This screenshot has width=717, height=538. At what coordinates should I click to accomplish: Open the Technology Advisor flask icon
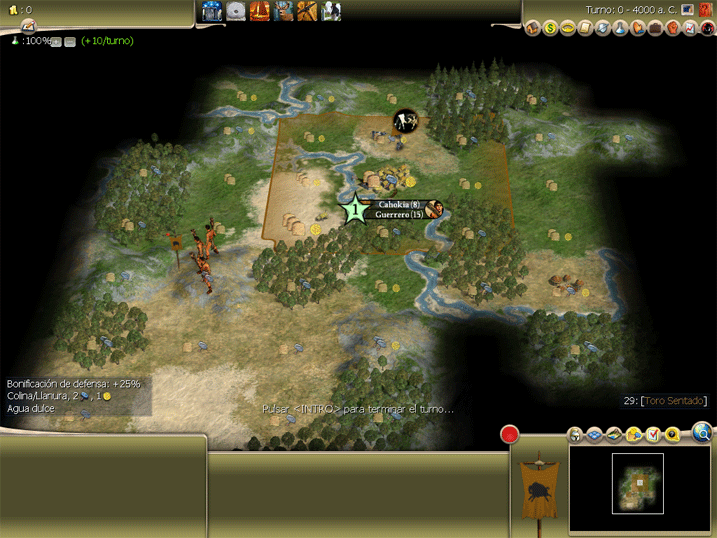[x=620, y=28]
